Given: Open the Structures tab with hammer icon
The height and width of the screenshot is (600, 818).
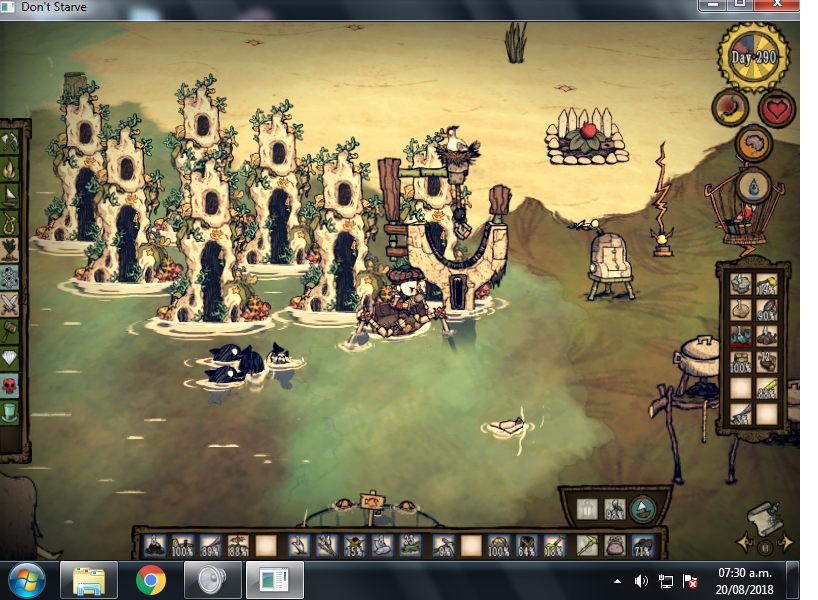Looking at the screenshot, I should point(11,331).
